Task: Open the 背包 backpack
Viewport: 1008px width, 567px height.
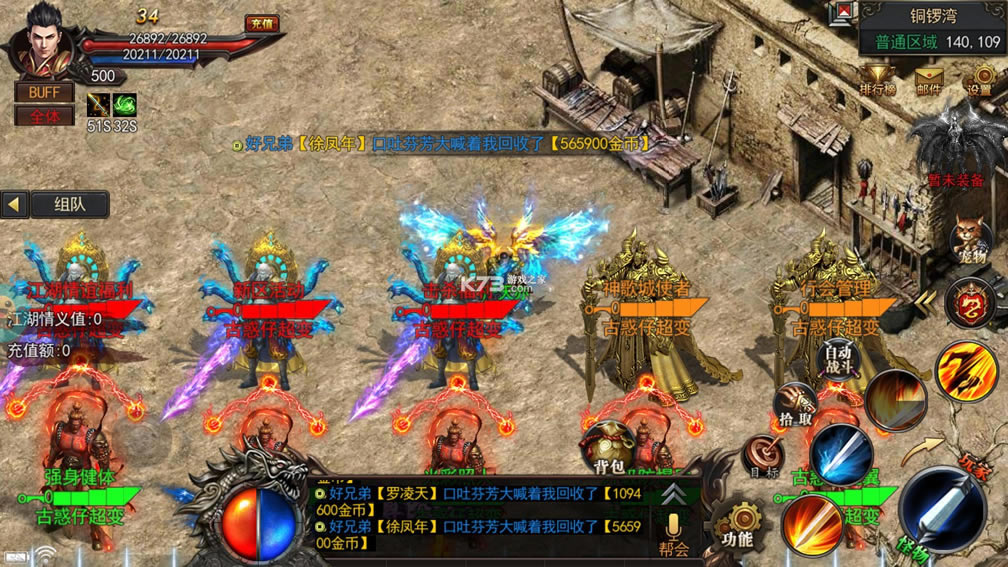Action: point(609,447)
